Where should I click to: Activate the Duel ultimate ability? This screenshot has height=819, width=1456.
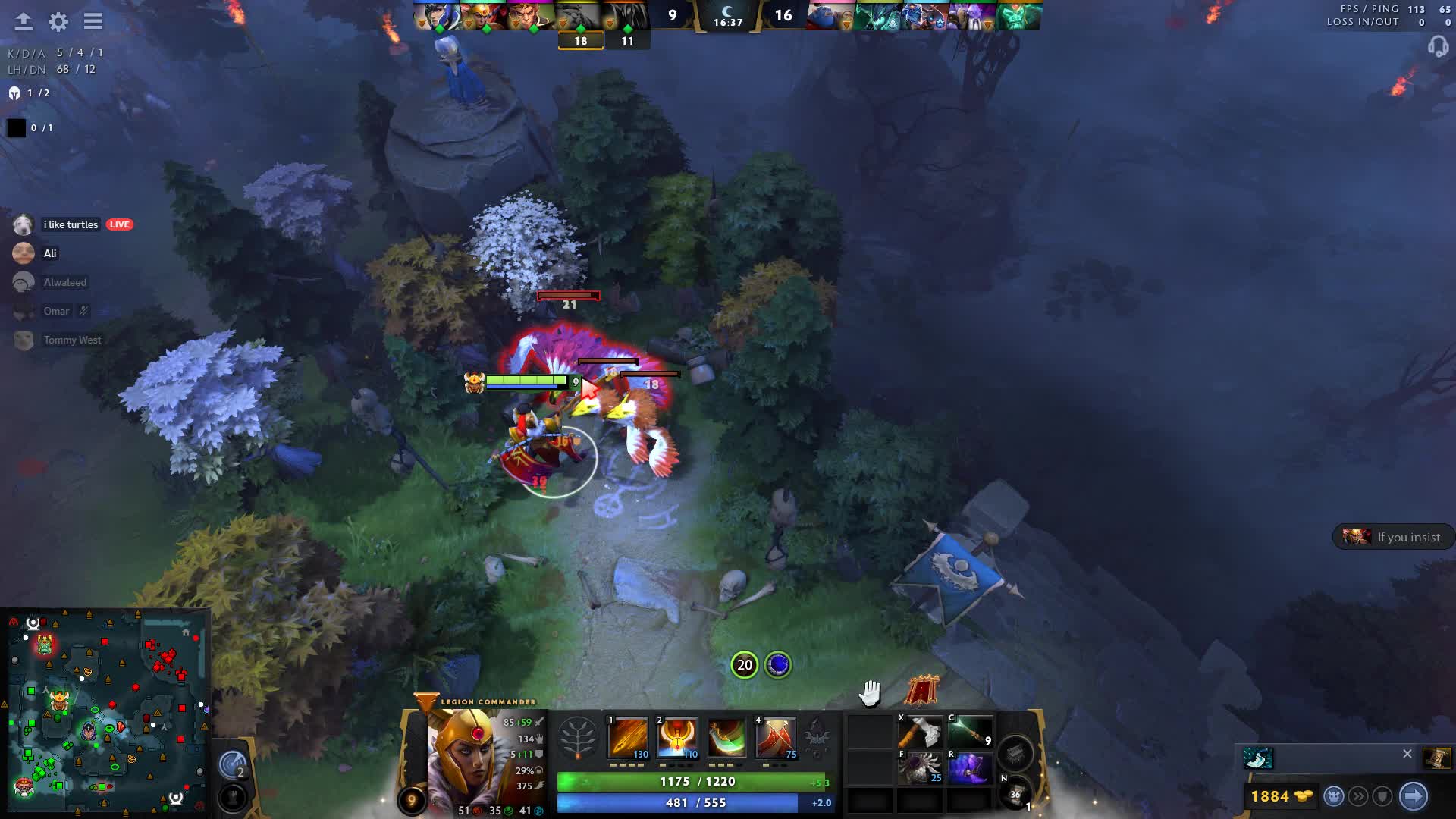776,737
